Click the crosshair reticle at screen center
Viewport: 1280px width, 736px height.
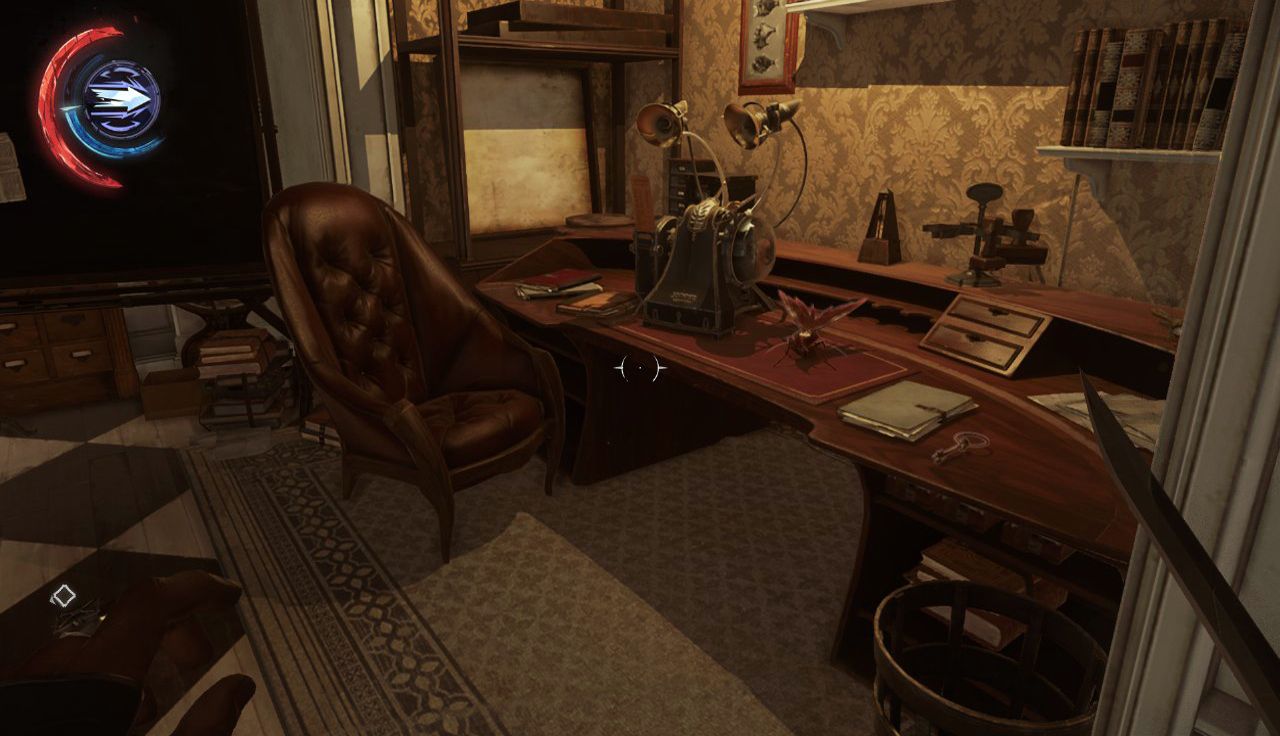[x=640, y=368]
